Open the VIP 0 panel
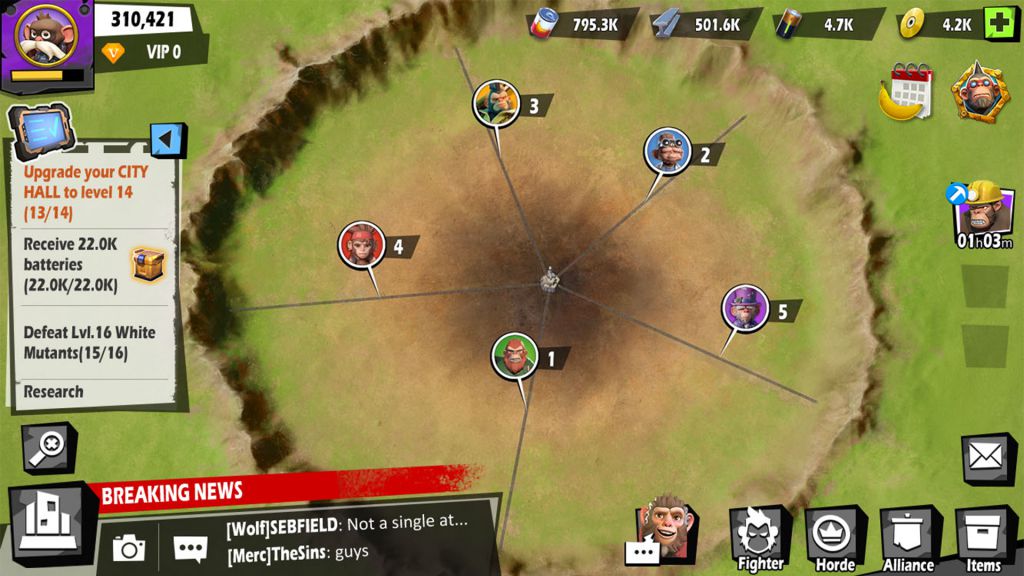Viewport: 1024px width, 576px height. tap(150, 52)
